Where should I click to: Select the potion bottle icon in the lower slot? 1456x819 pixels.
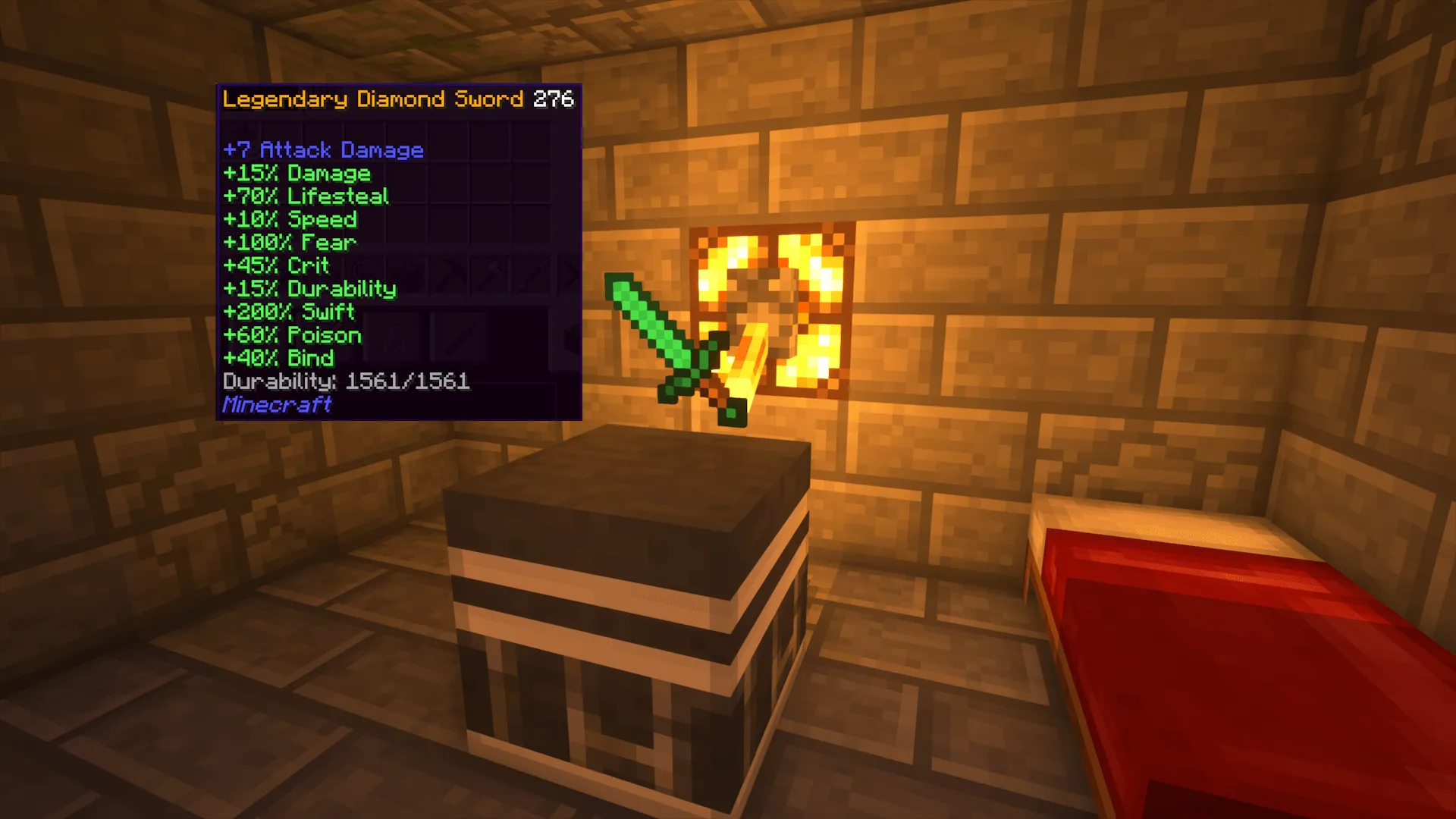[x=393, y=339]
